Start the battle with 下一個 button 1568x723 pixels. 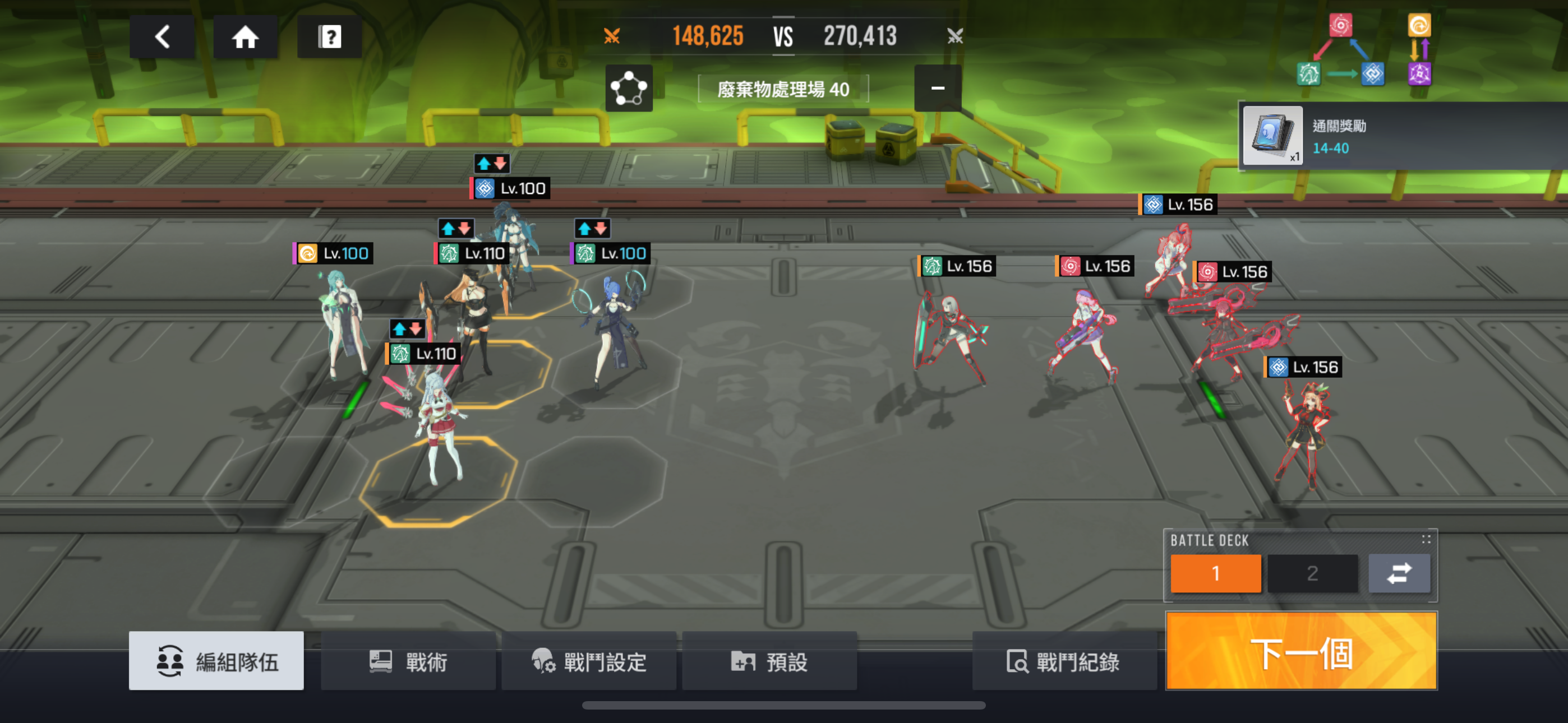[x=1302, y=651]
